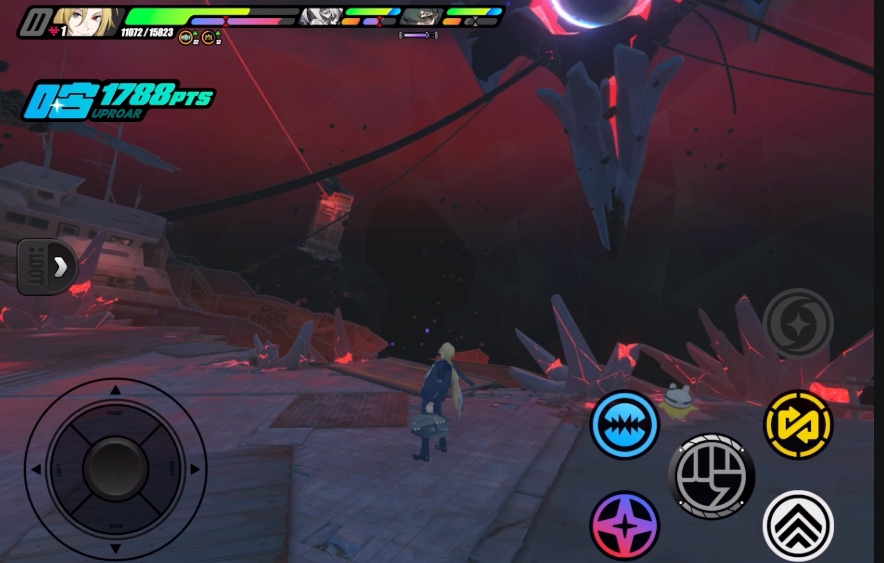Trigger the purple star ultimate ability
Screen dimensions: 884x563
[x=624, y=525]
